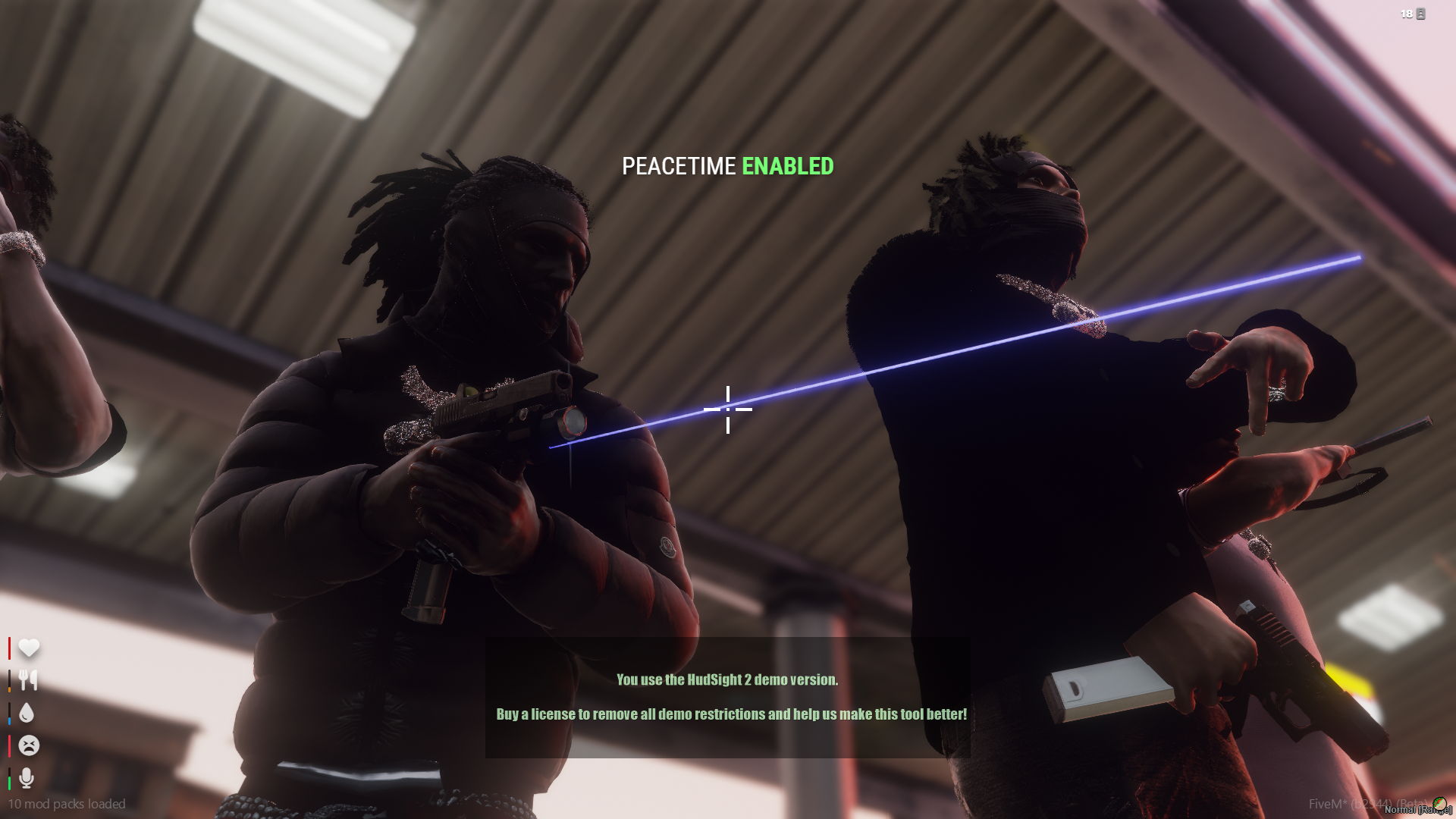The image size is (1456, 819).
Task: Toggle the microphone voice icon
Action: coord(27,777)
